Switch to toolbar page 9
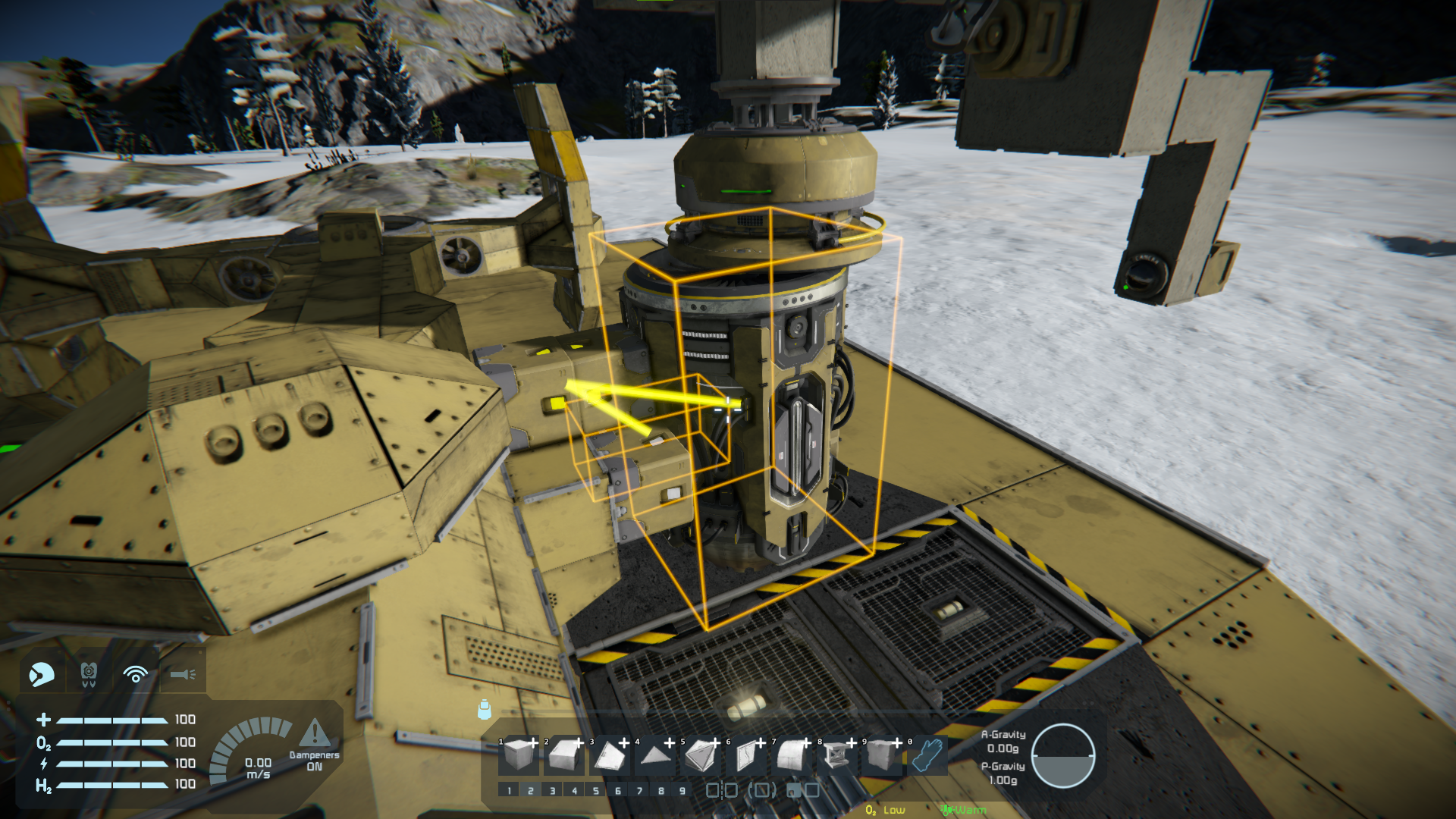The width and height of the screenshot is (1456, 819). click(x=682, y=790)
